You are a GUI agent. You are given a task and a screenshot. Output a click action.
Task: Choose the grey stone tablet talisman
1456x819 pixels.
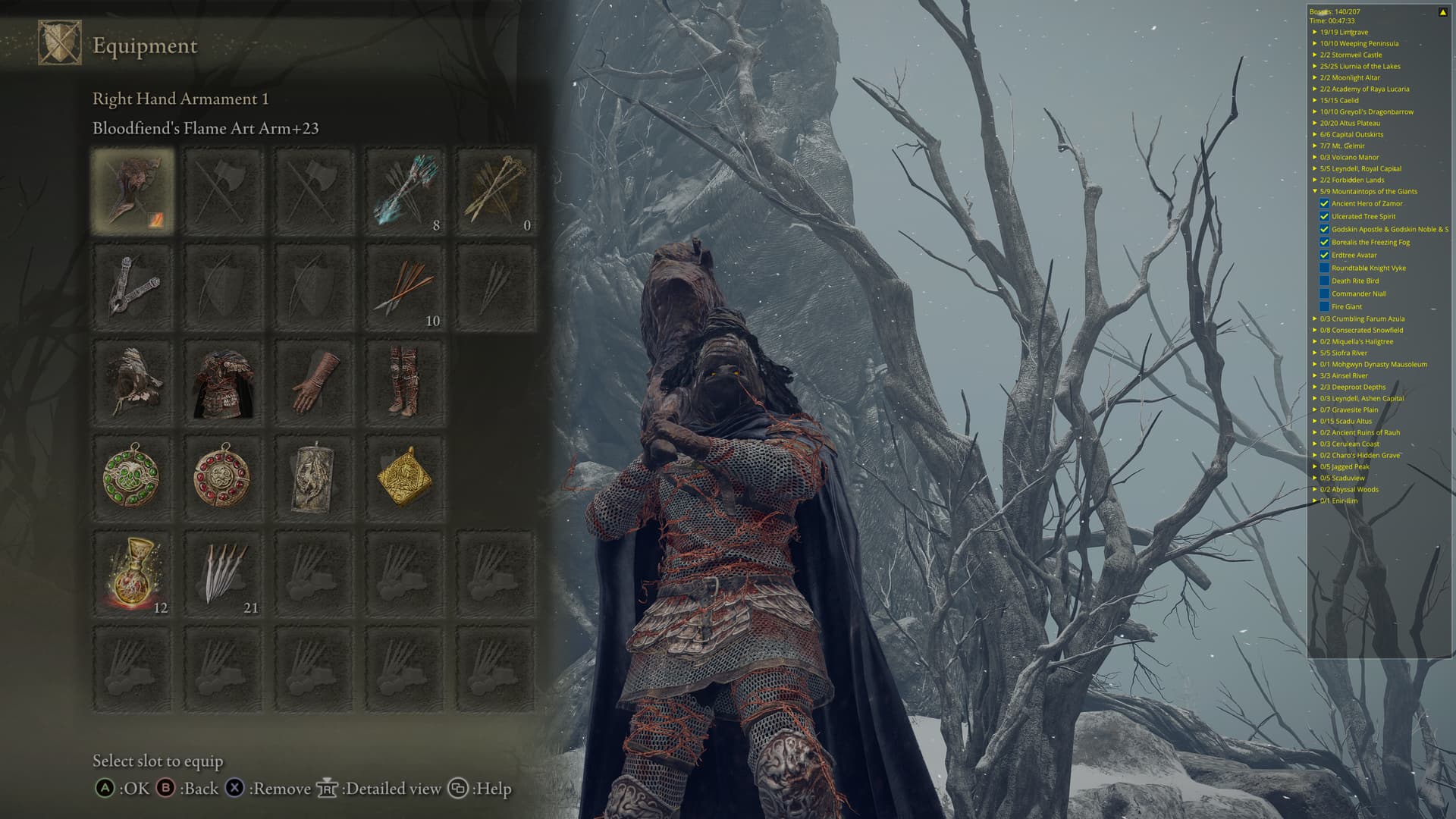pyautogui.click(x=314, y=478)
